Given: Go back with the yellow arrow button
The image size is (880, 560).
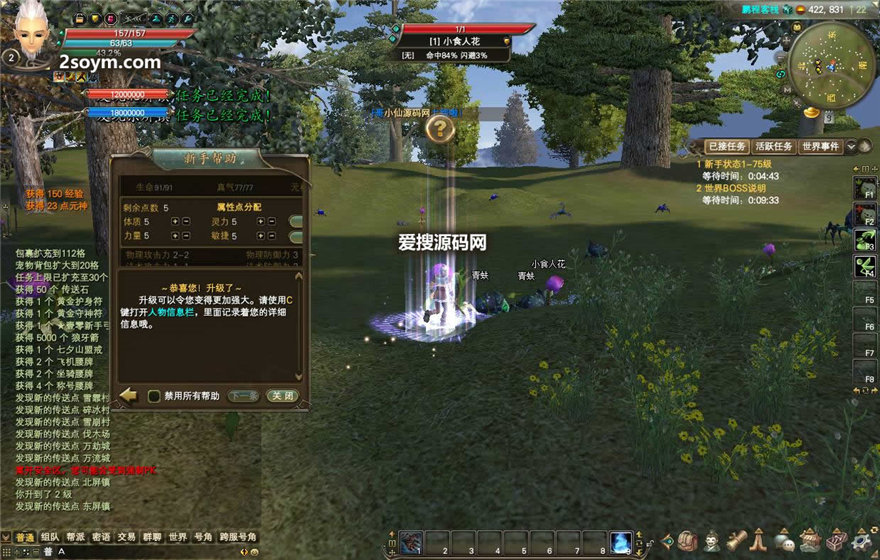Looking at the screenshot, I should [x=128, y=395].
